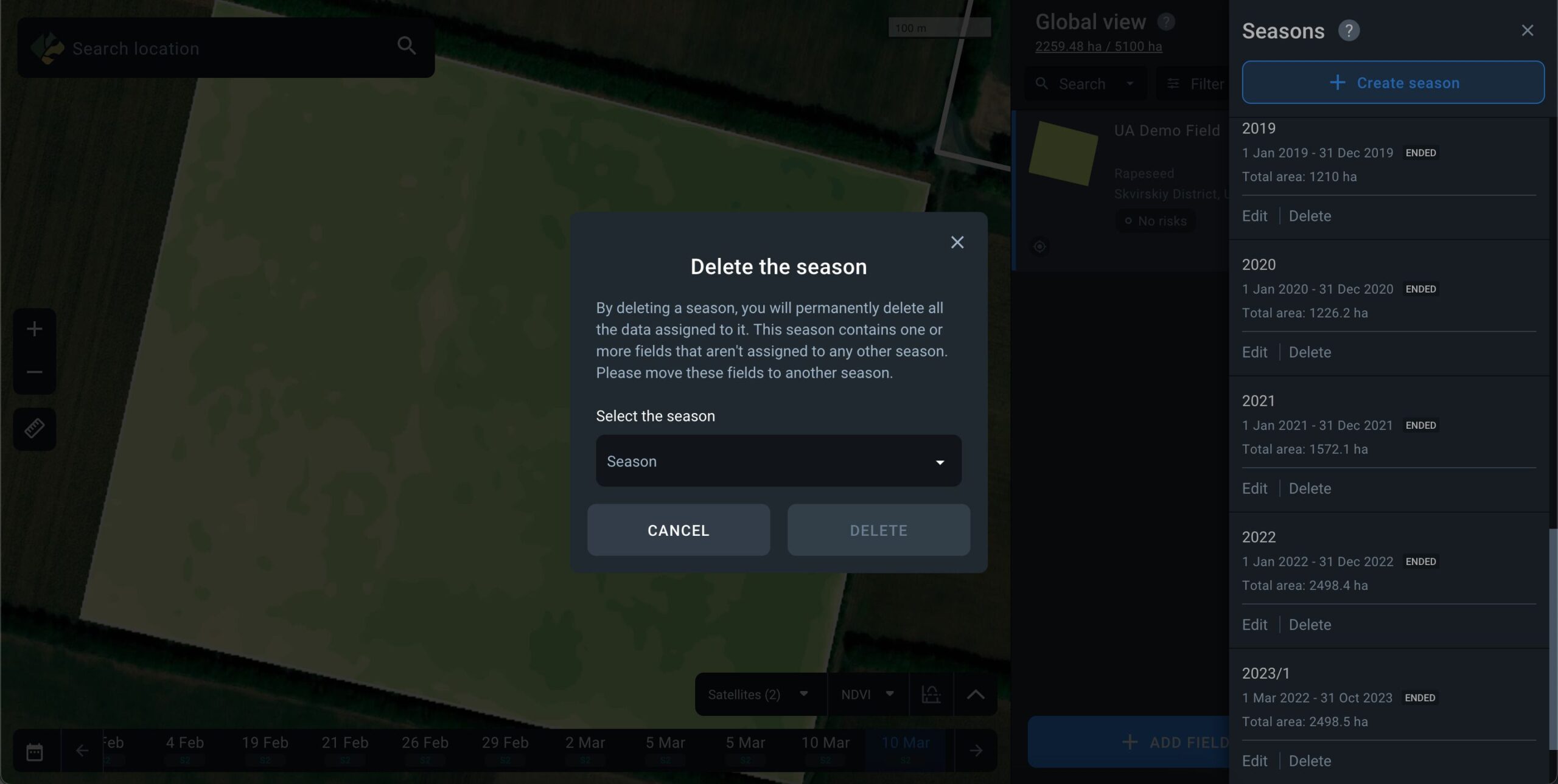The height and width of the screenshot is (784, 1558).
Task: Cancel the season deletion
Action: pos(678,530)
